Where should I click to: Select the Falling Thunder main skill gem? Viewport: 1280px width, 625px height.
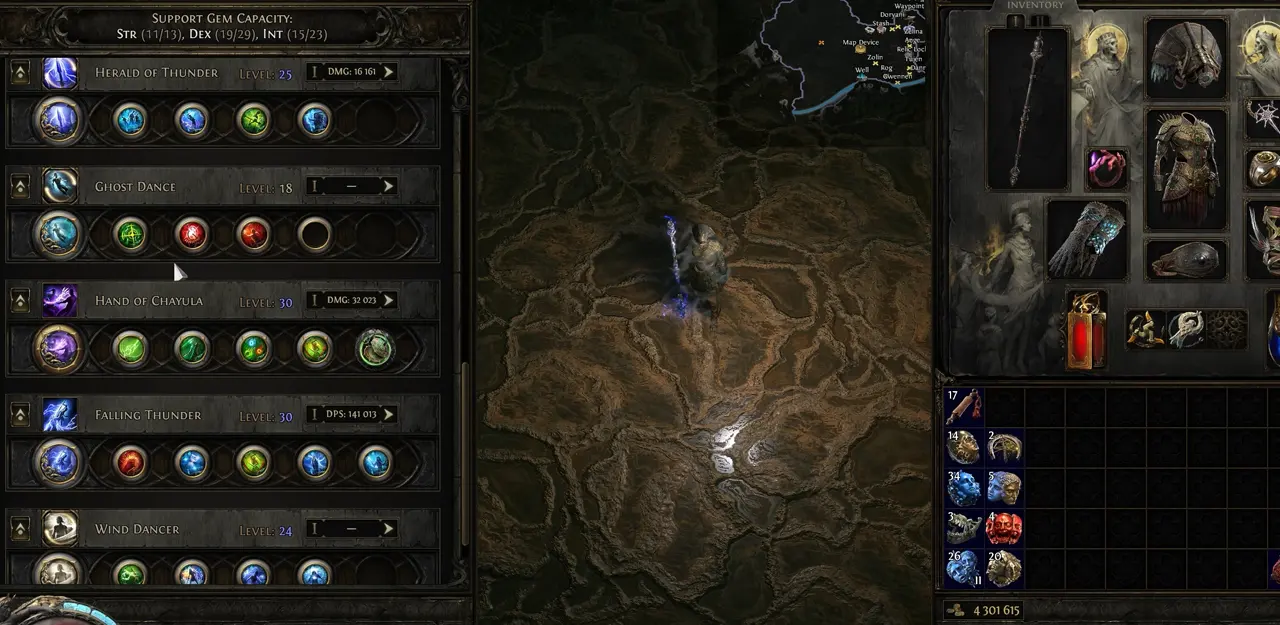point(59,463)
